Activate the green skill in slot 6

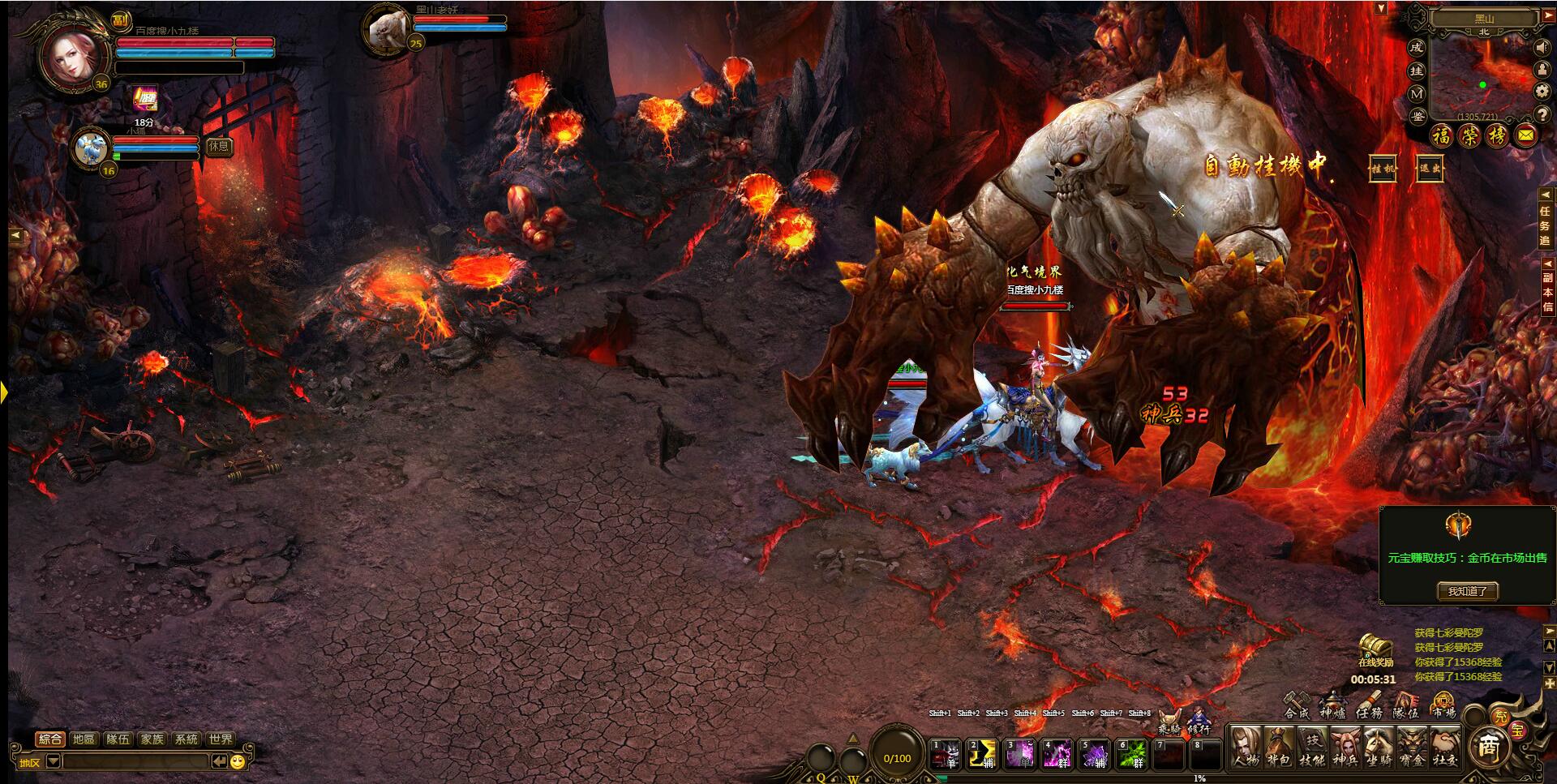pyautogui.click(x=1132, y=754)
